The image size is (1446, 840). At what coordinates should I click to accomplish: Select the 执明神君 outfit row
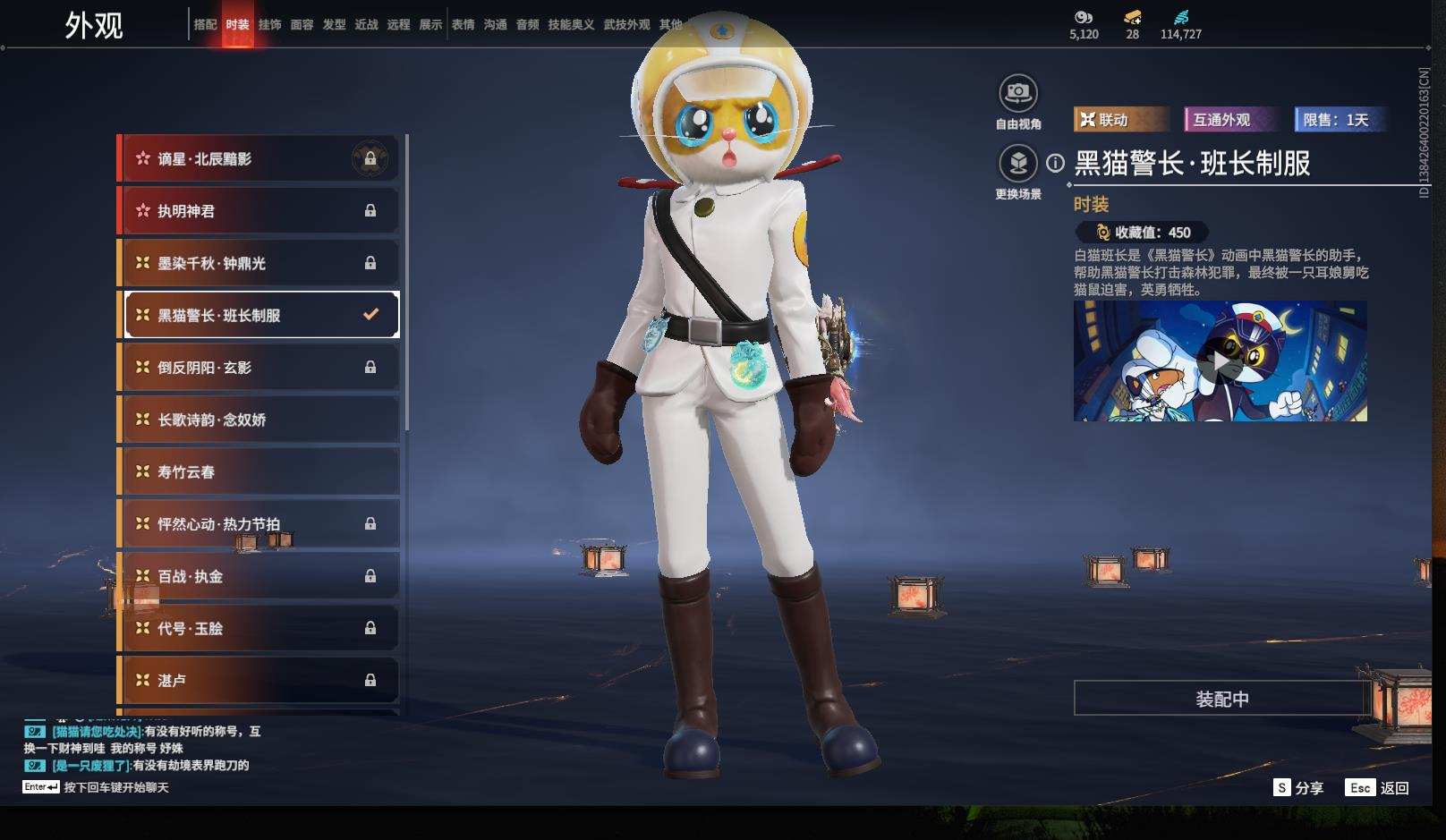coord(259,211)
